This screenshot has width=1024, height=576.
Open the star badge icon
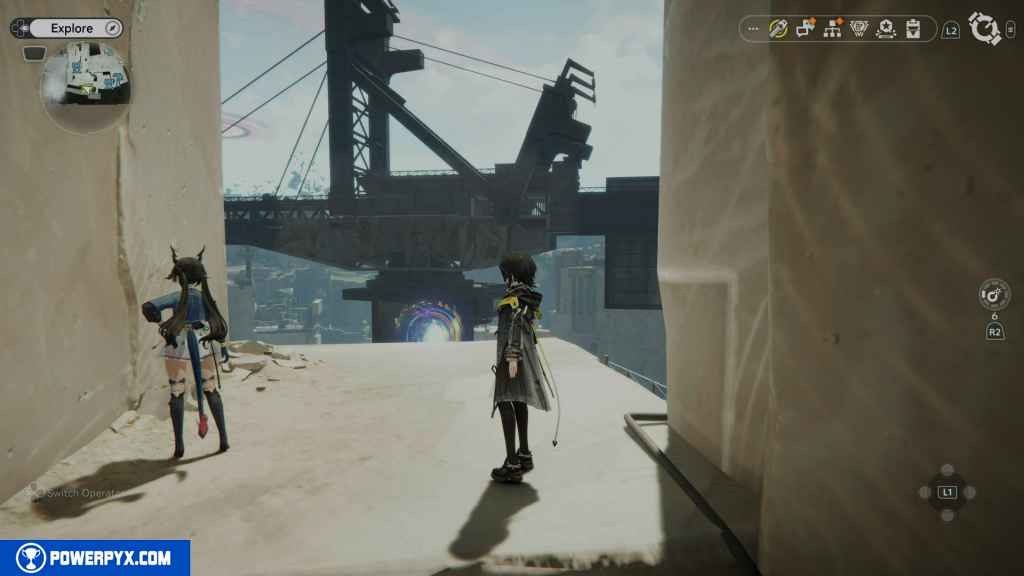point(886,29)
